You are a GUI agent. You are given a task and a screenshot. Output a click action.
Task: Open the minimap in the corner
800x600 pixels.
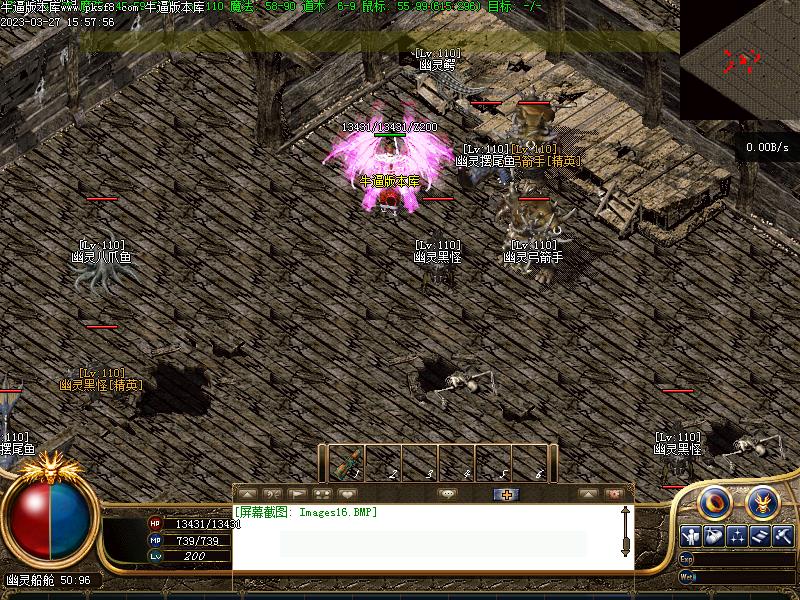pyautogui.click(x=740, y=62)
